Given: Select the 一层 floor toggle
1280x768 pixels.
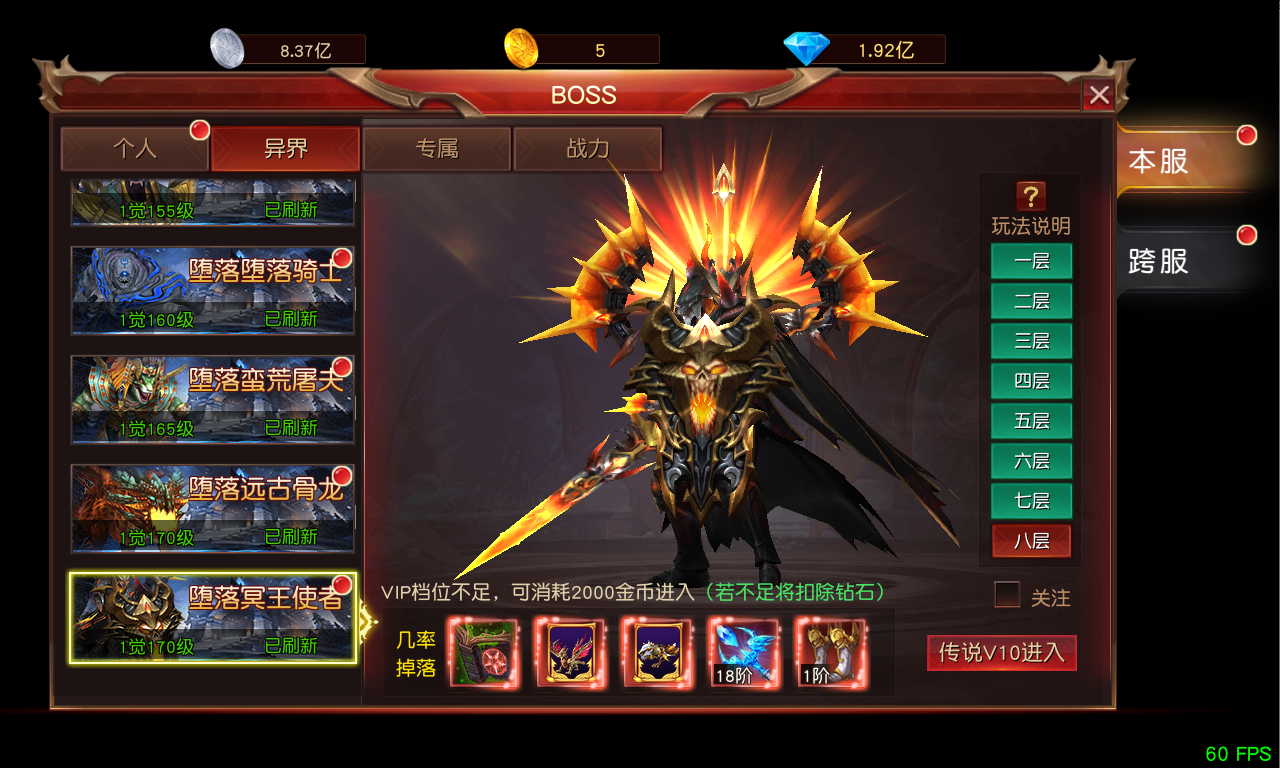Looking at the screenshot, I should coord(1031,261).
